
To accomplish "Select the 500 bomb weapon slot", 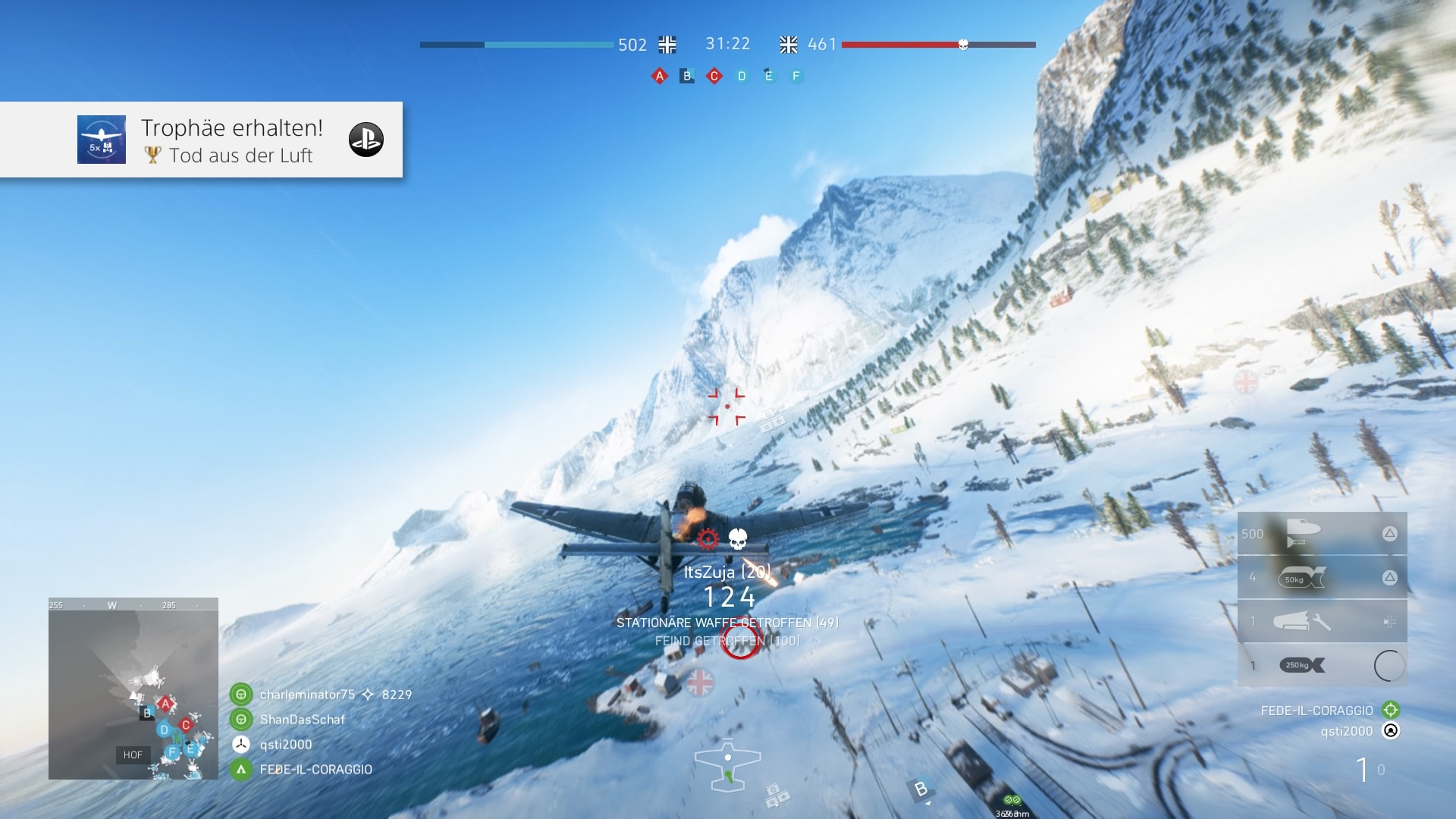I will pyautogui.click(x=1322, y=534).
